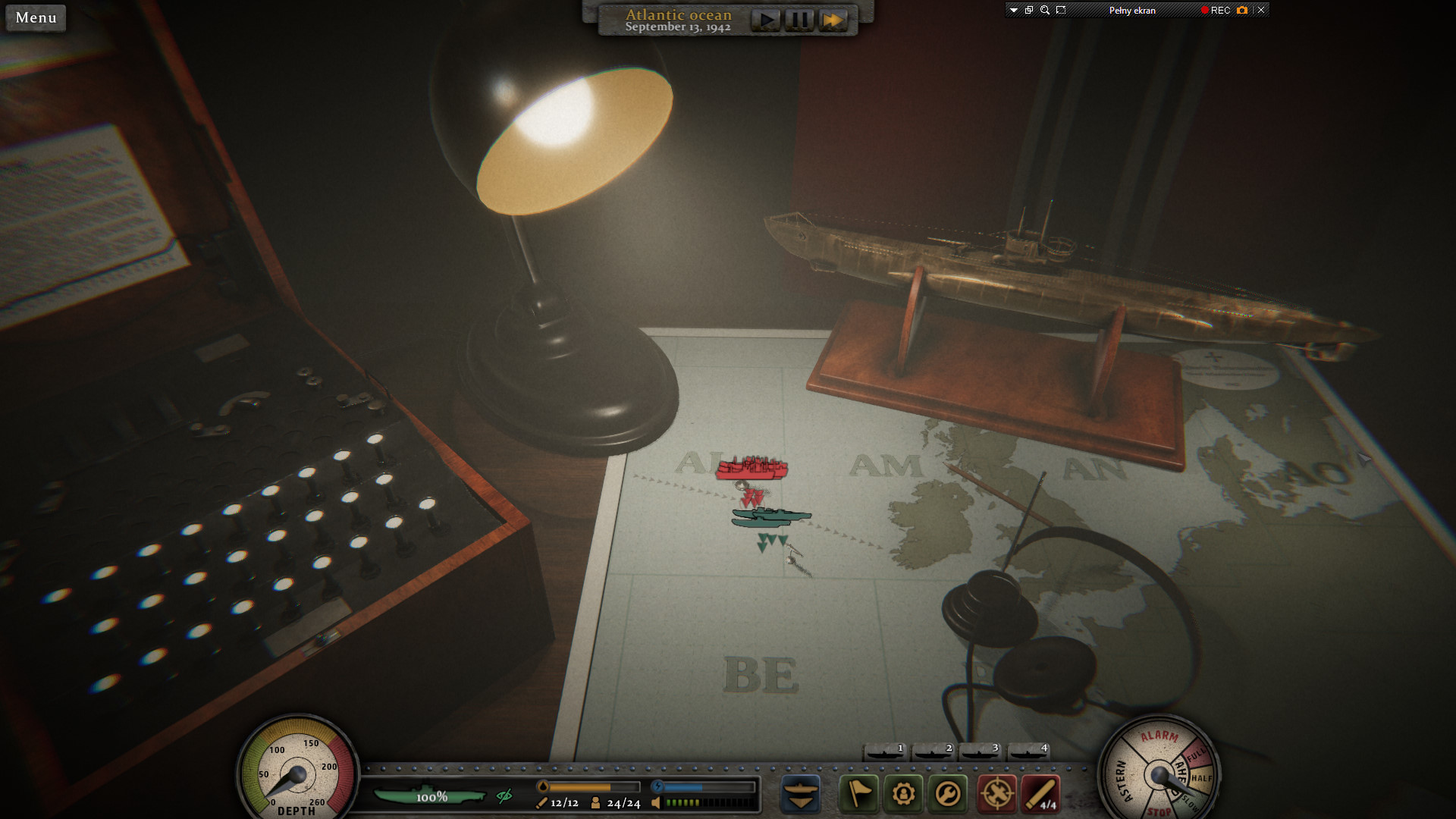Screen dimensions: 1456x819
Task: Open the magnifier zoom option in top toolbar
Action: click(1045, 10)
